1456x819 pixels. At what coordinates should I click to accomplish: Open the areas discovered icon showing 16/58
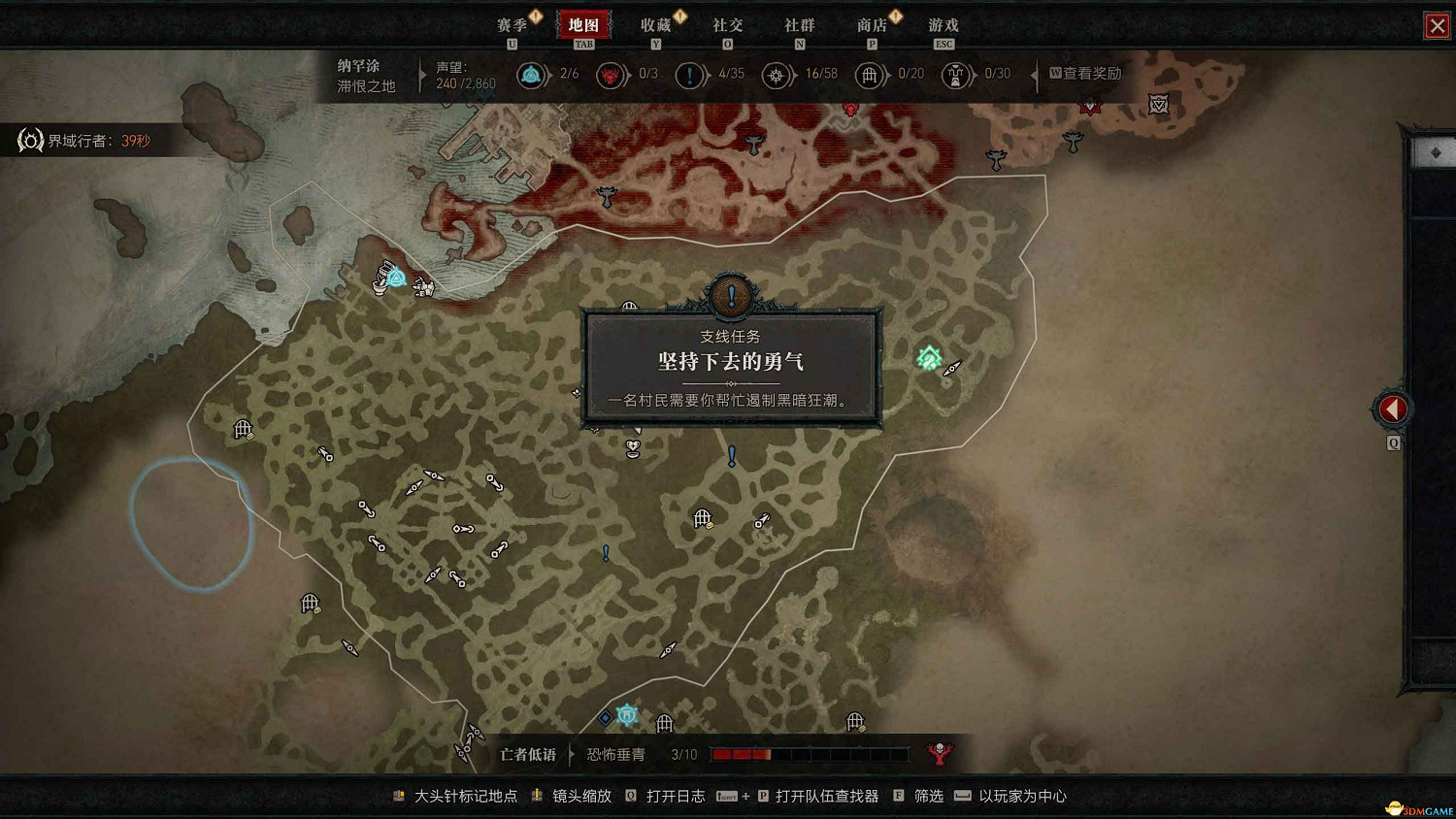click(778, 75)
